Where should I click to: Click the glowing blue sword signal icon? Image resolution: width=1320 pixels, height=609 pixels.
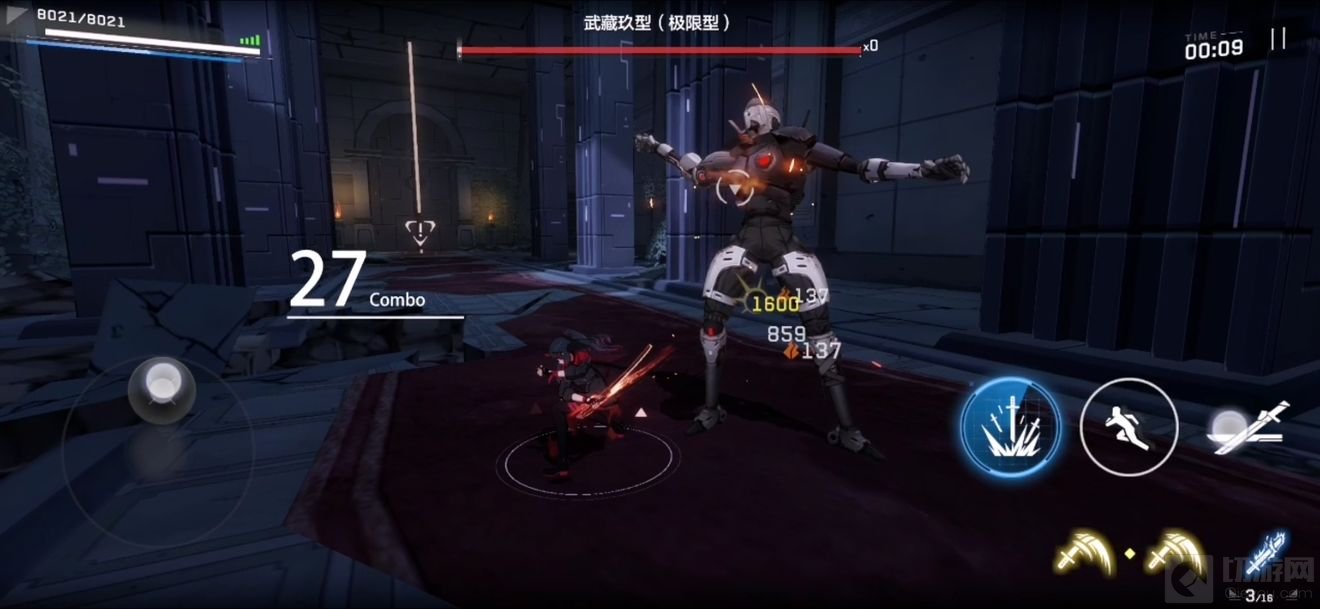tap(1264, 553)
